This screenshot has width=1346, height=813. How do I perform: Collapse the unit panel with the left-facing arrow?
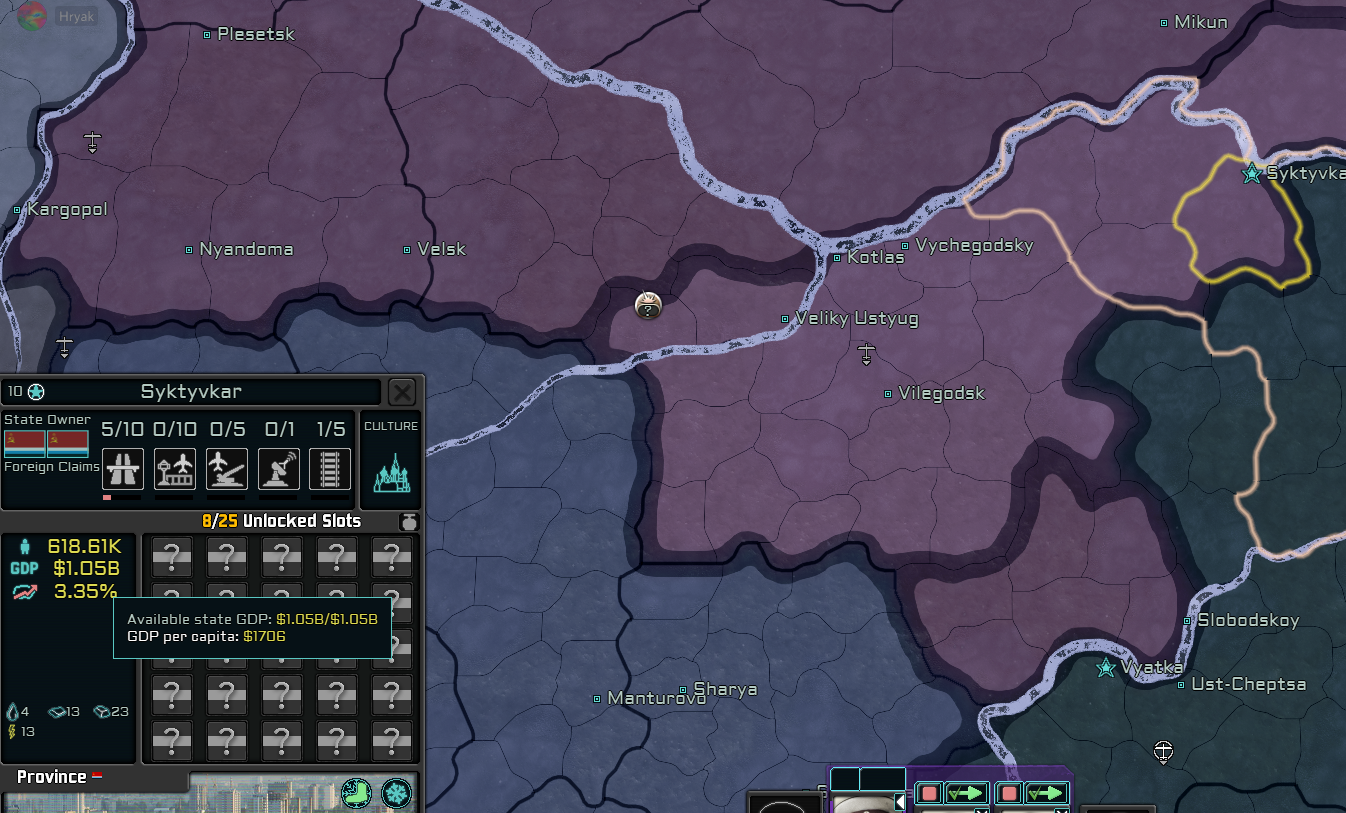click(x=899, y=802)
